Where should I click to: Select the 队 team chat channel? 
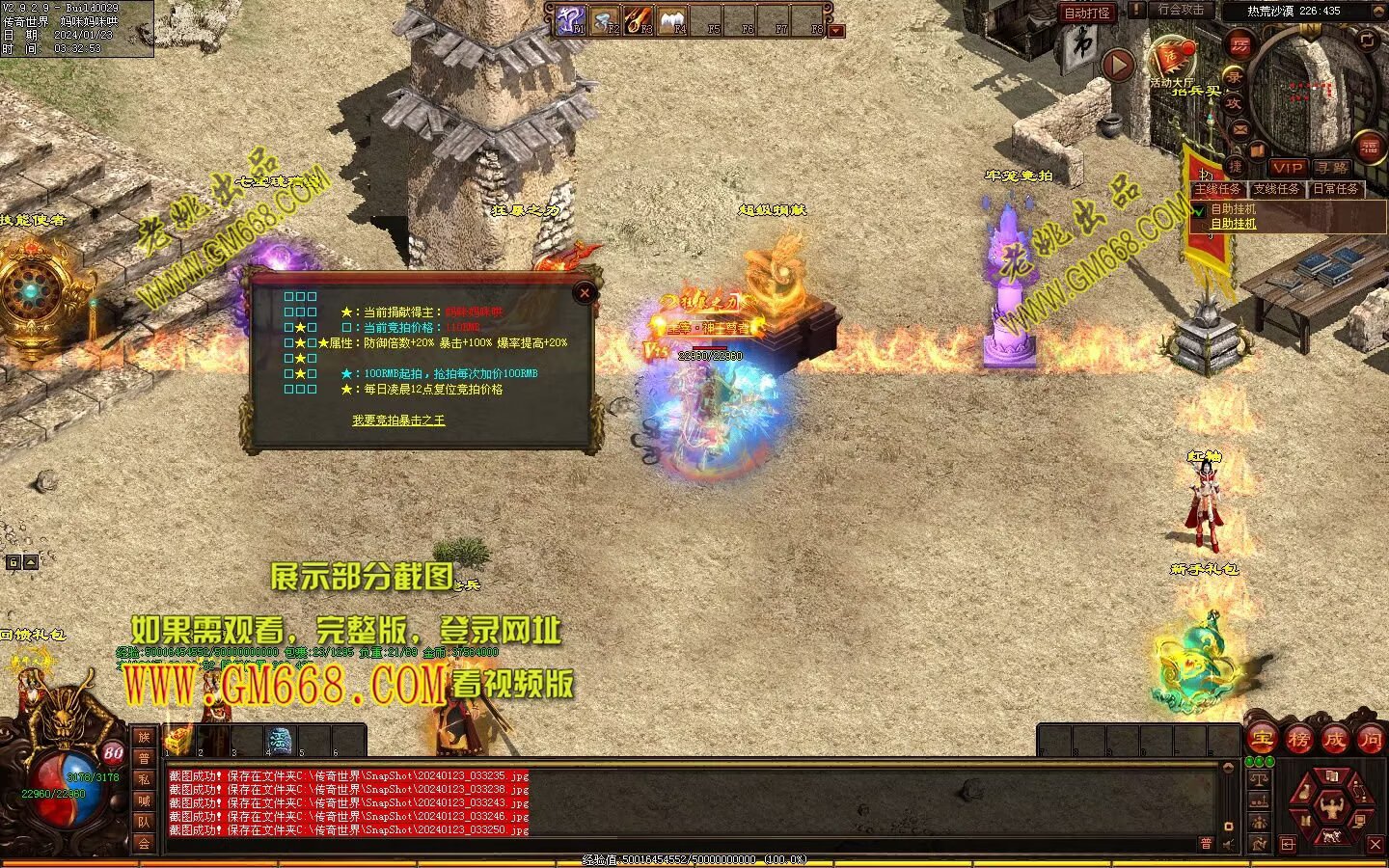pyautogui.click(x=144, y=822)
